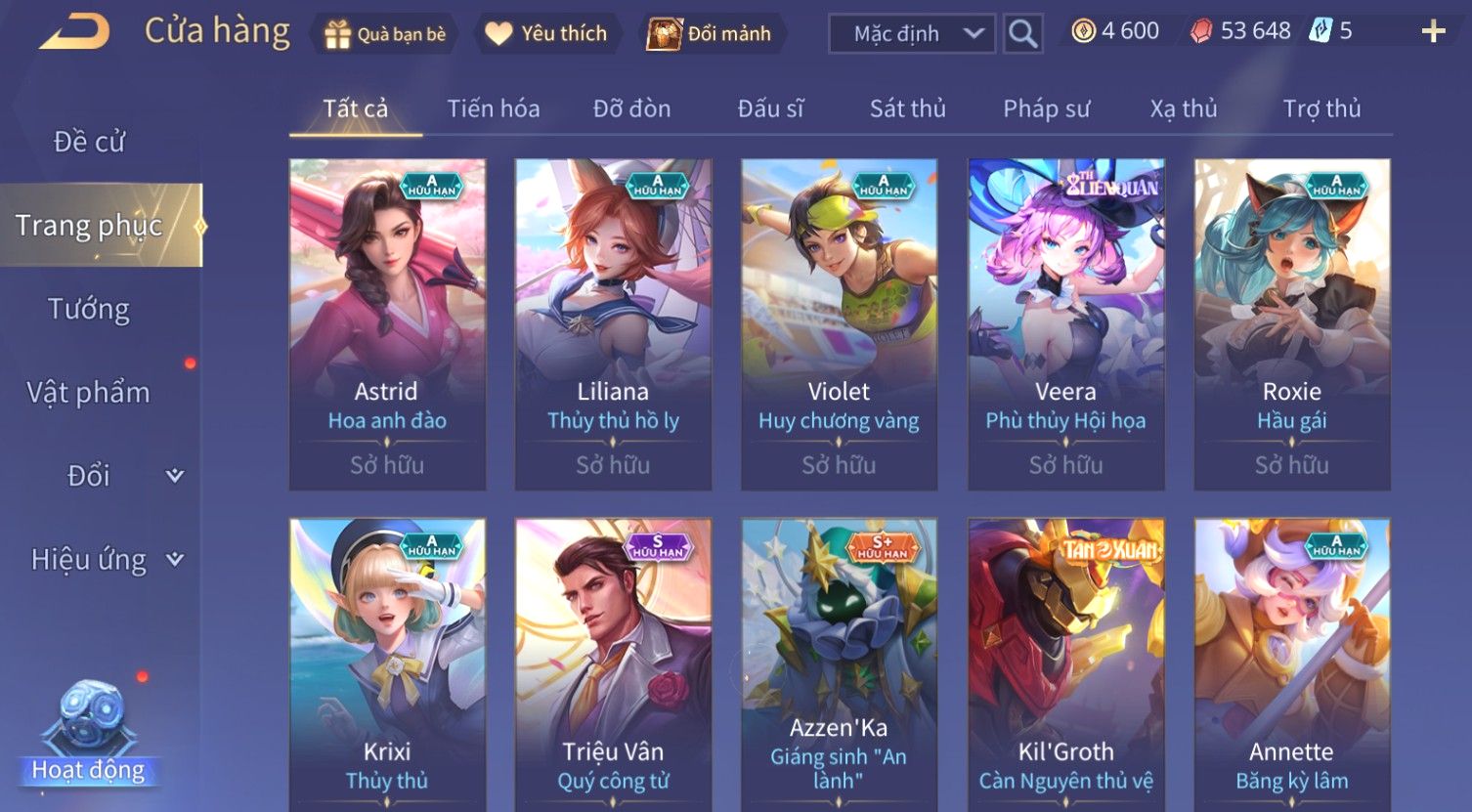Open the Yêu thích favorites list
The width and height of the screenshot is (1472, 812).
546,34
